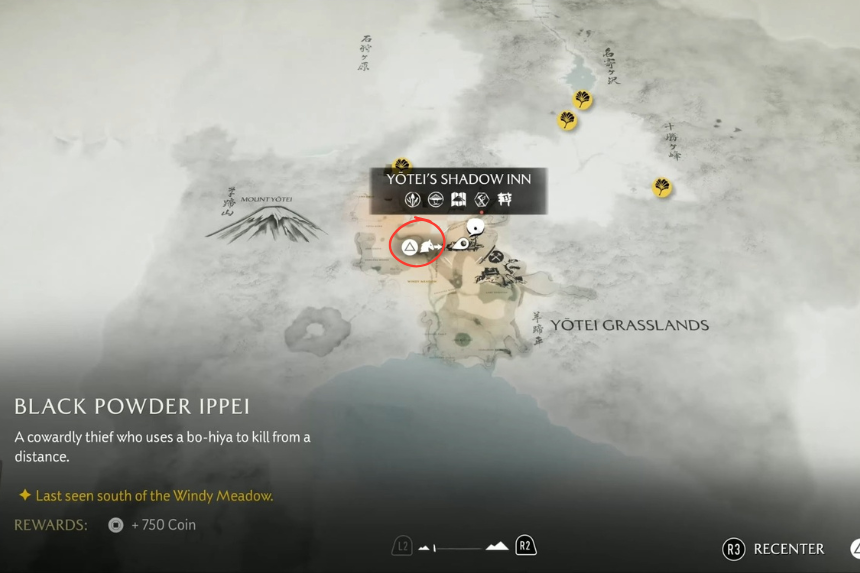Choose the crossed tools marker on the map terrain
860x573 pixels.
coord(495,256)
